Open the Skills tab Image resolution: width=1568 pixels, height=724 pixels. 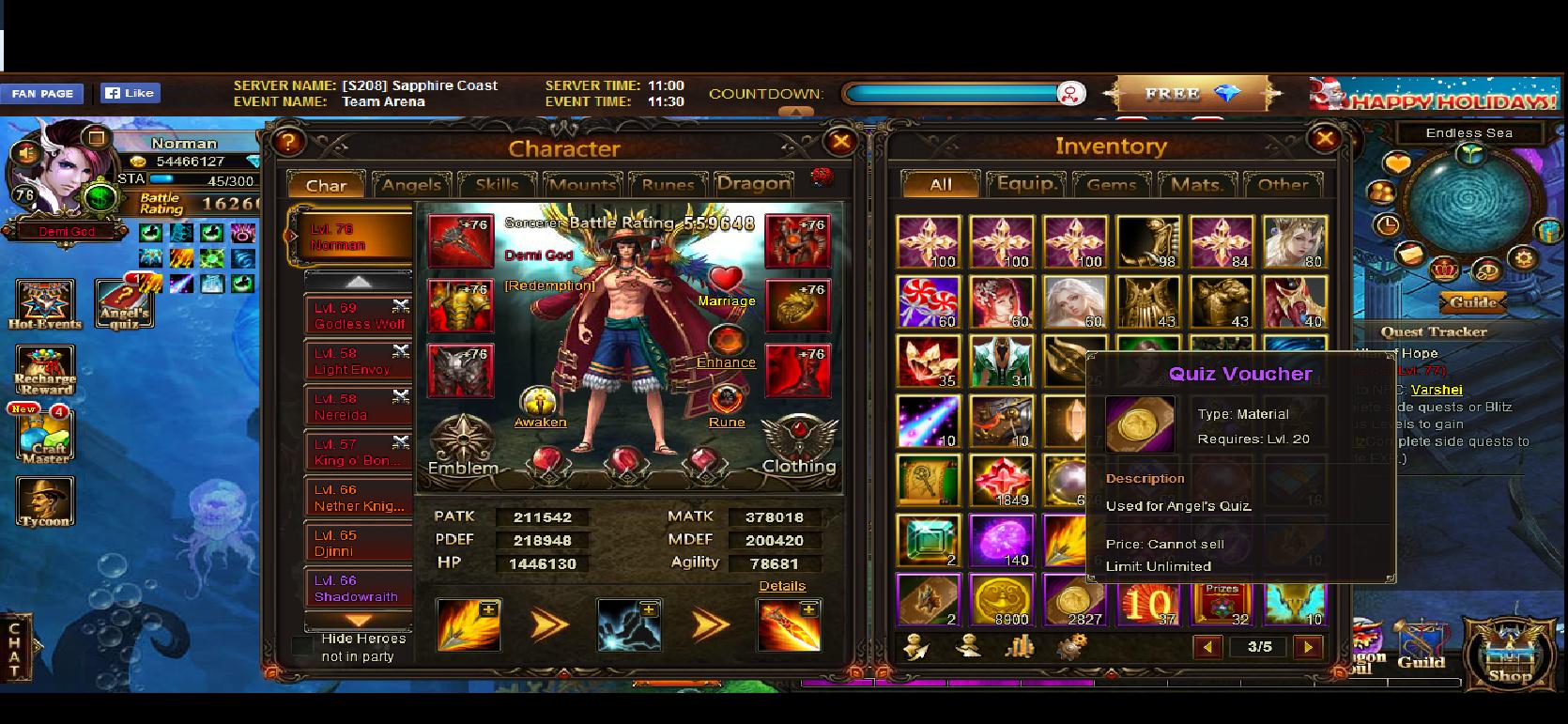click(x=497, y=185)
